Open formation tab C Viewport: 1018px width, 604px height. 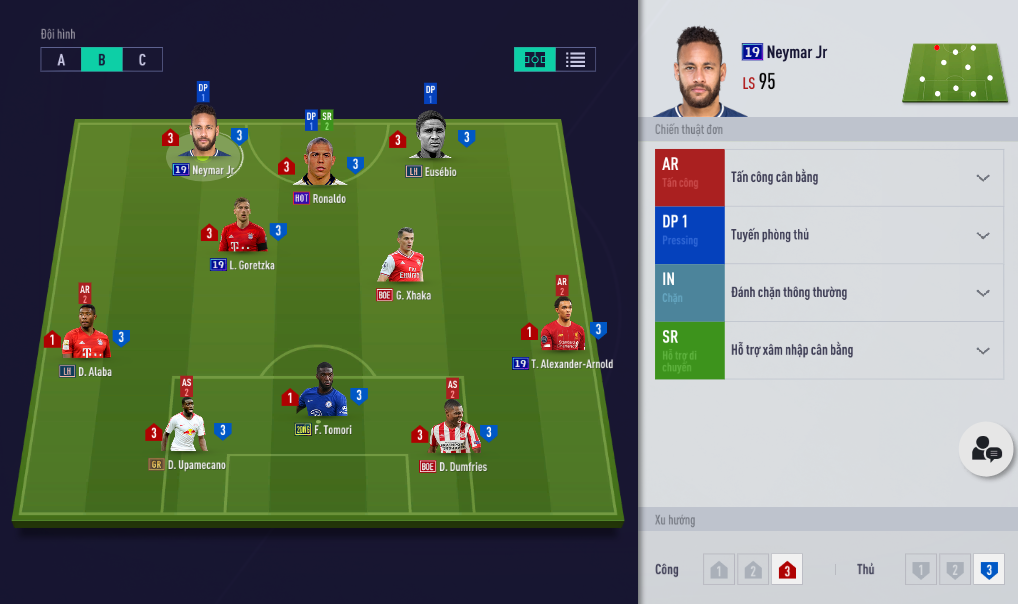click(x=142, y=60)
